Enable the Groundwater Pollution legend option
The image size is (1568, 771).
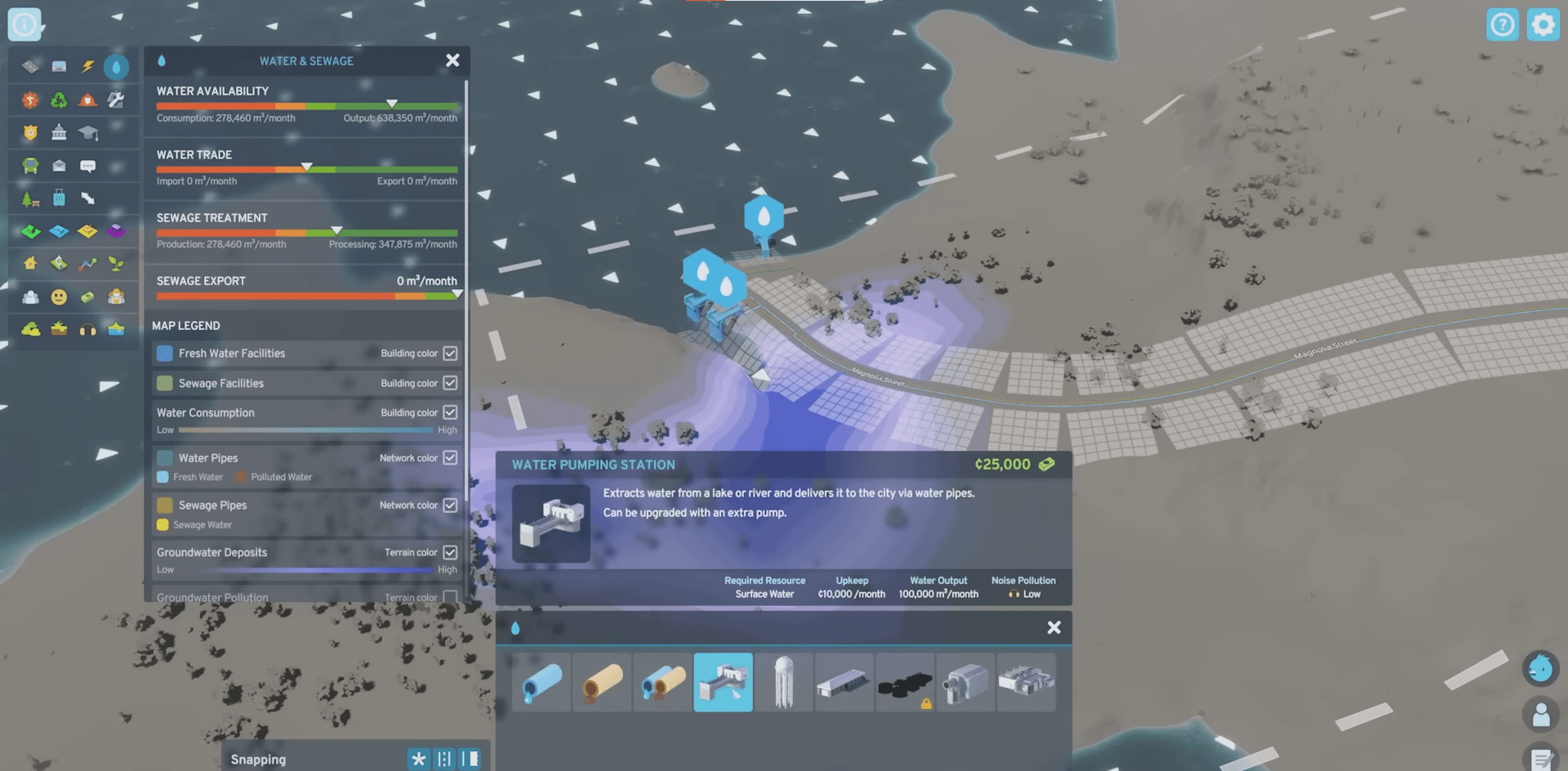click(450, 597)
